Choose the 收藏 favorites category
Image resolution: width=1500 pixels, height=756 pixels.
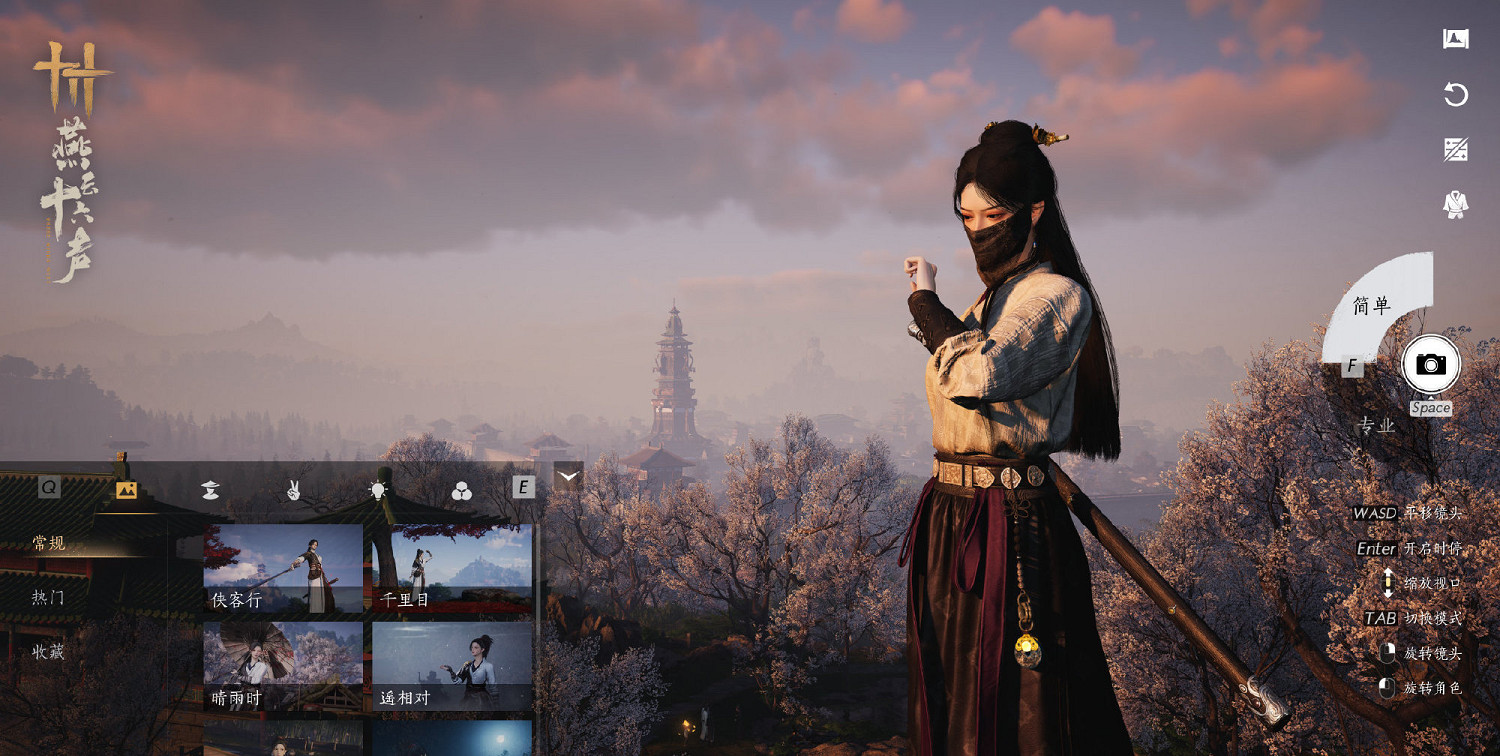49,652
